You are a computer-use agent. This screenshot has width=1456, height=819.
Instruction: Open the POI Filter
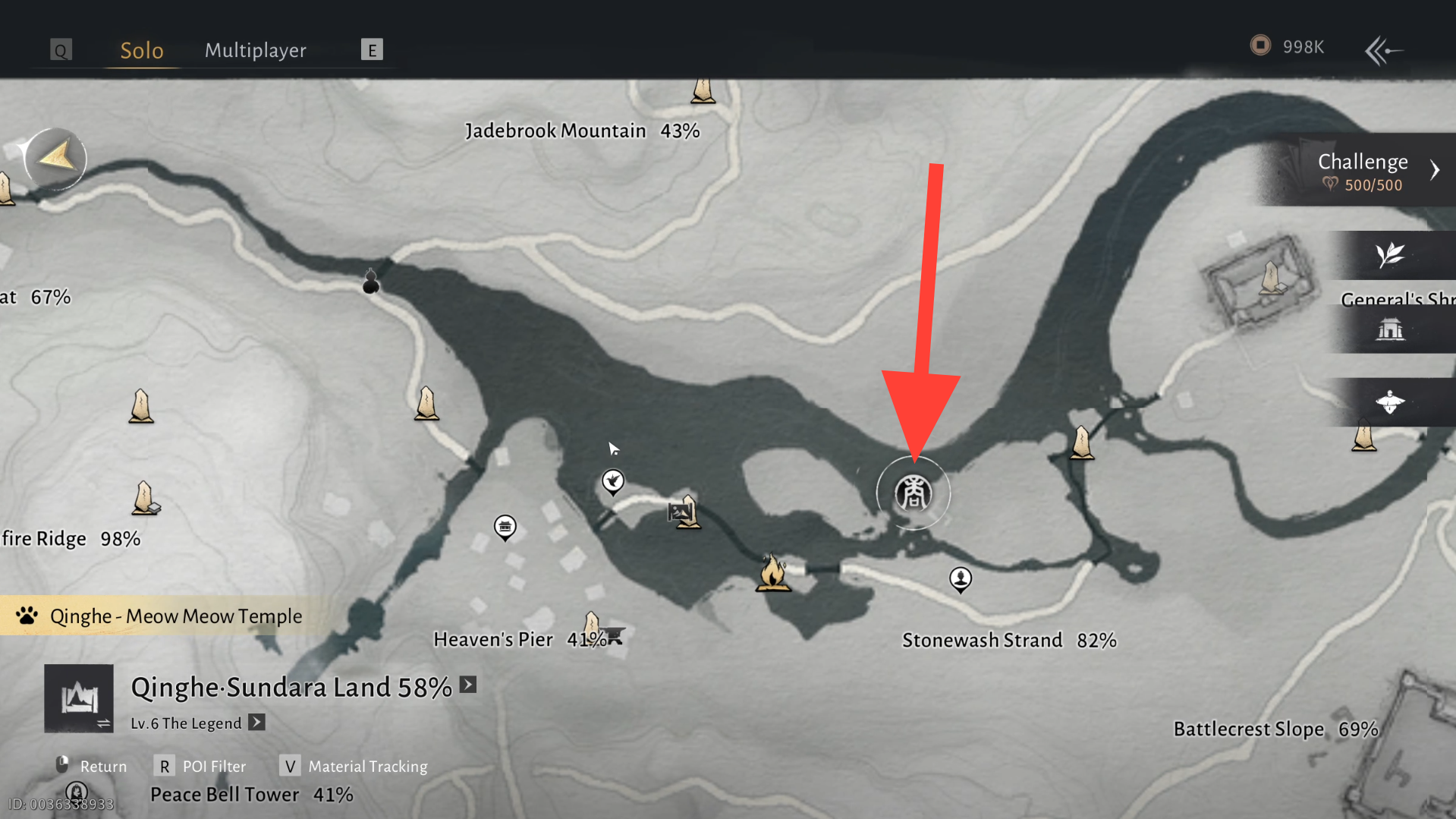point(202,766)
